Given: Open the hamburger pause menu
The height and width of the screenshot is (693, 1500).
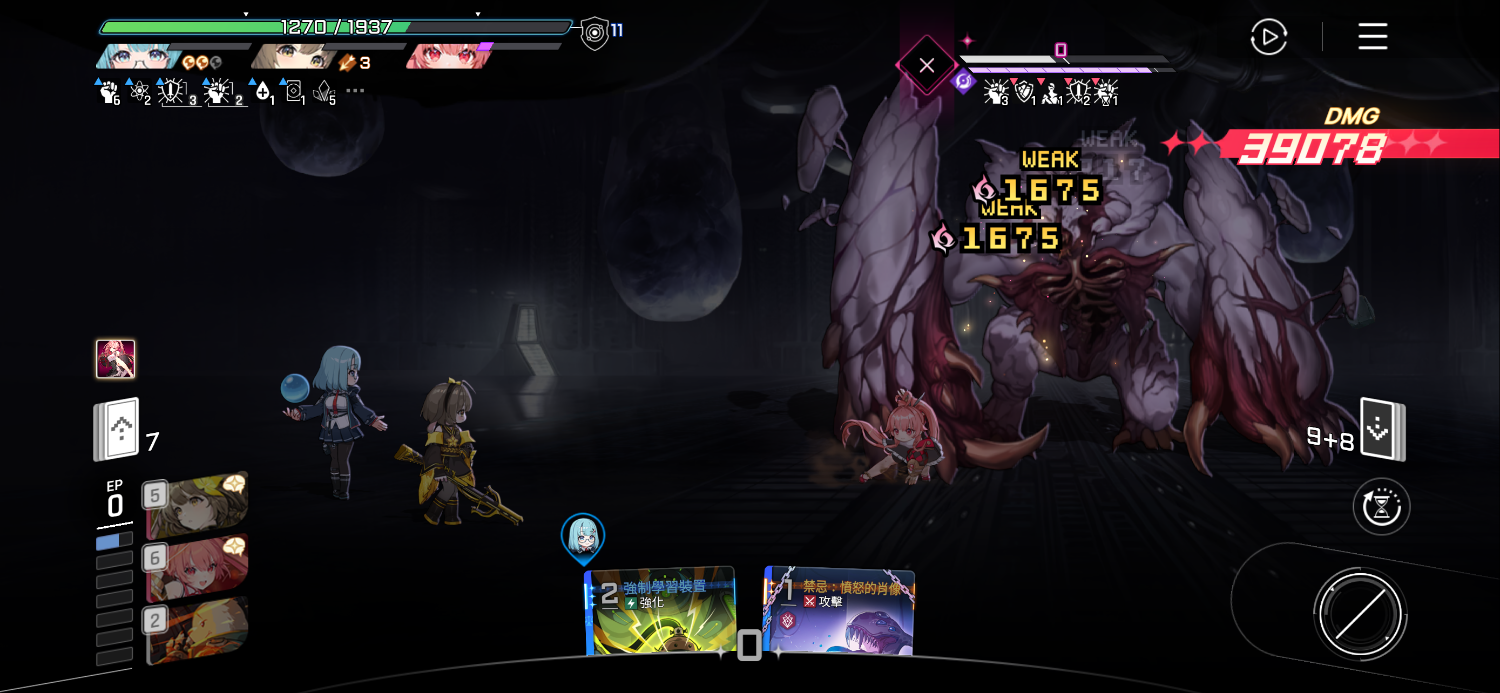Looking at the screenshot, I should click(x=1372, y=38).
